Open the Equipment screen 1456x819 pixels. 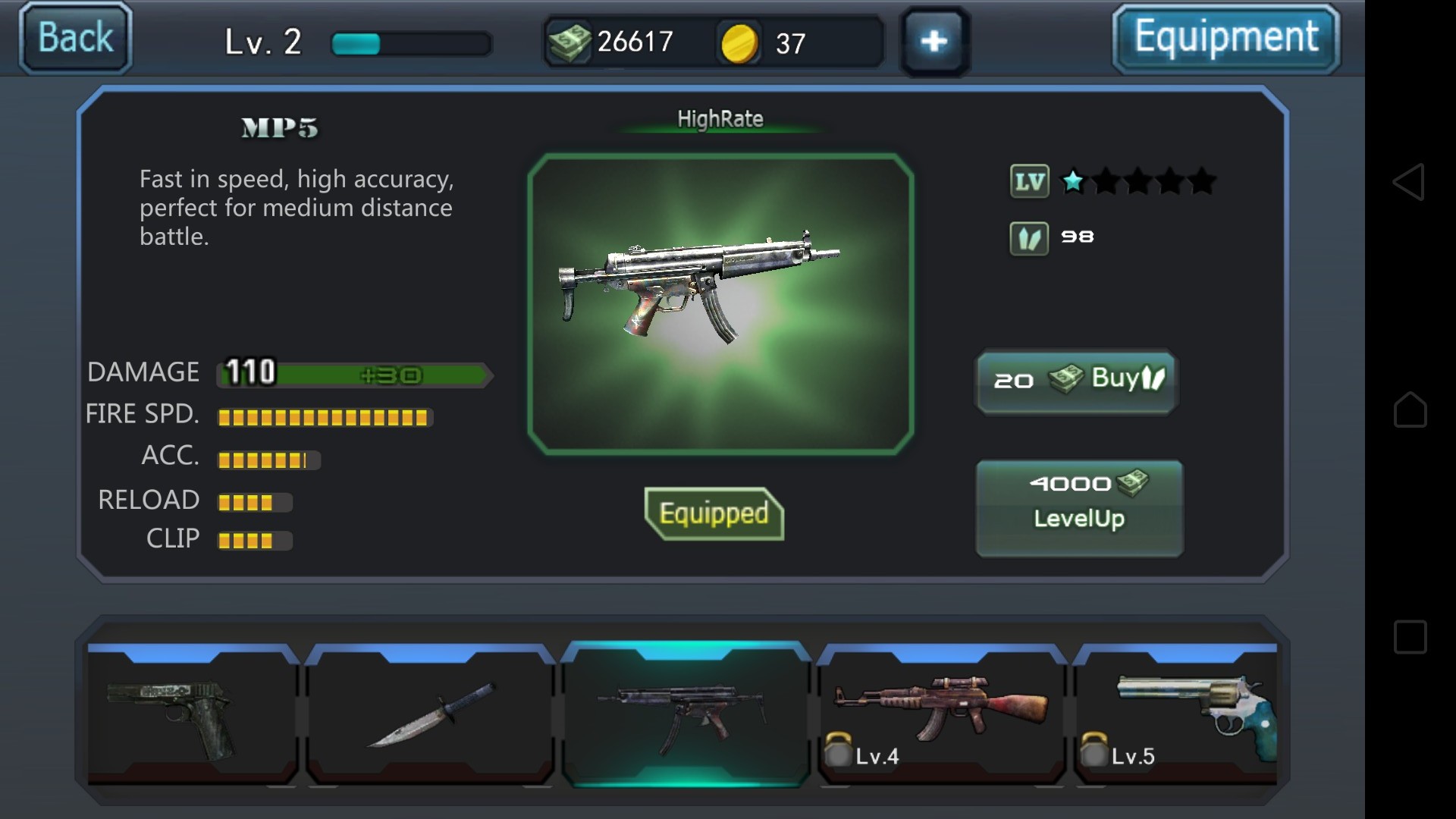(x=1225, y=38)
